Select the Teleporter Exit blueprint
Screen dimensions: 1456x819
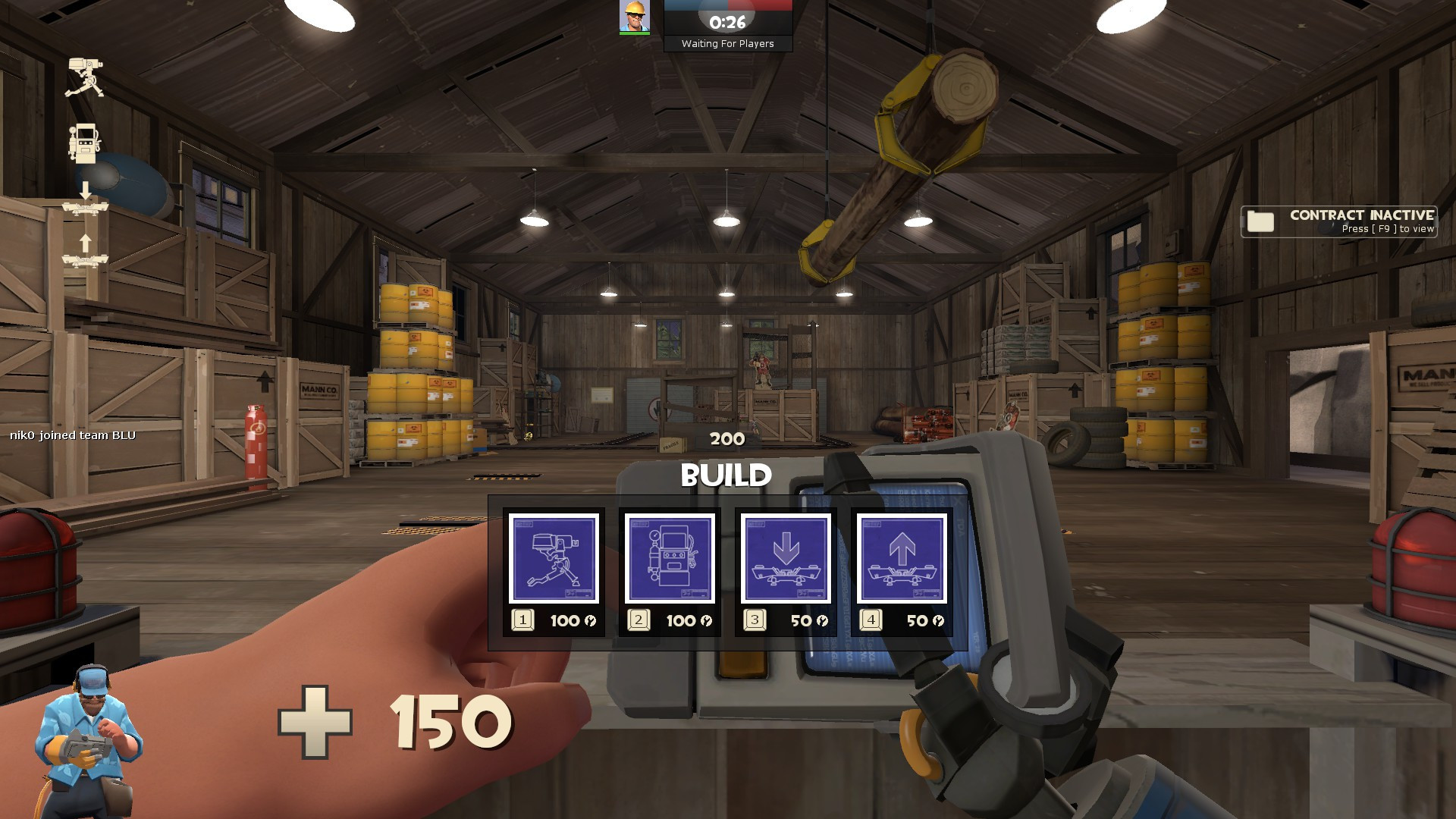point(900,560)
